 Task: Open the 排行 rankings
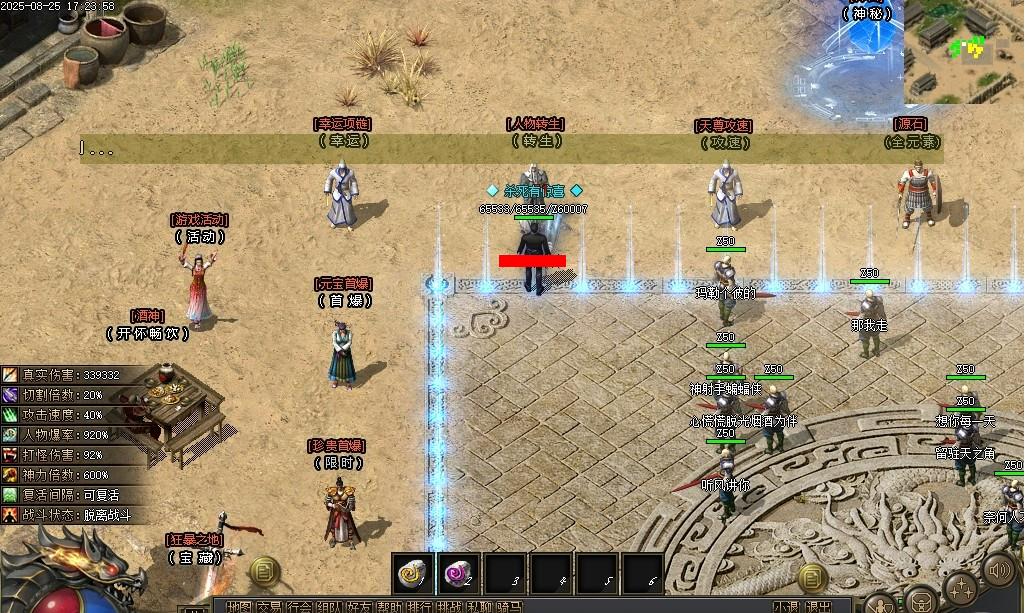(x=419, y=606)
